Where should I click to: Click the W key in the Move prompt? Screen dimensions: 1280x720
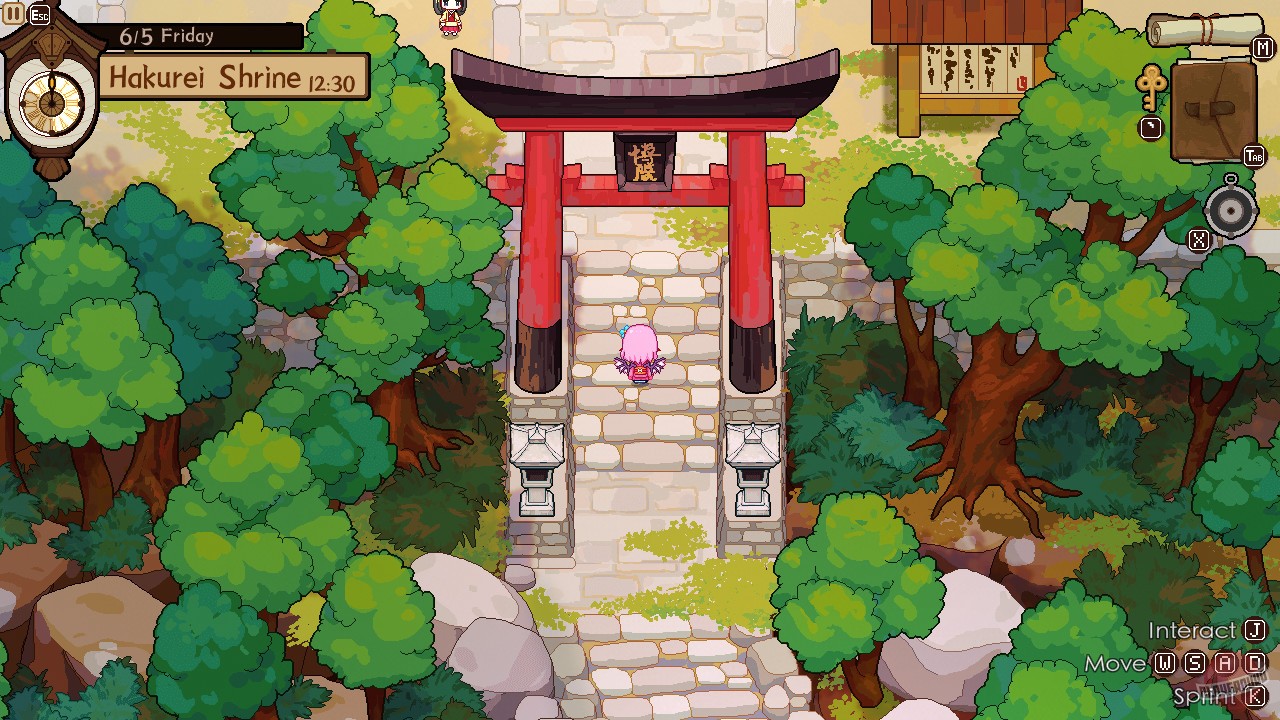pos(1166,663)
